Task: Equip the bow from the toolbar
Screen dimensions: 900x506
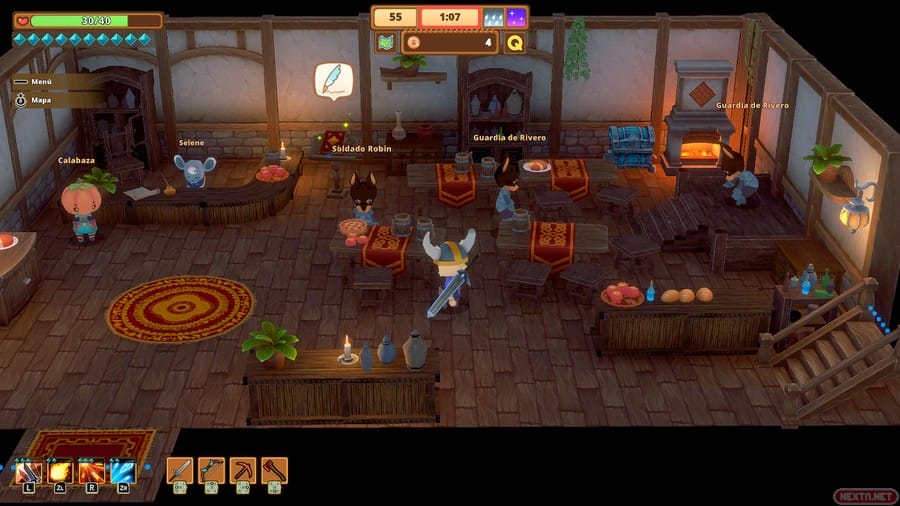Action: 211,470
